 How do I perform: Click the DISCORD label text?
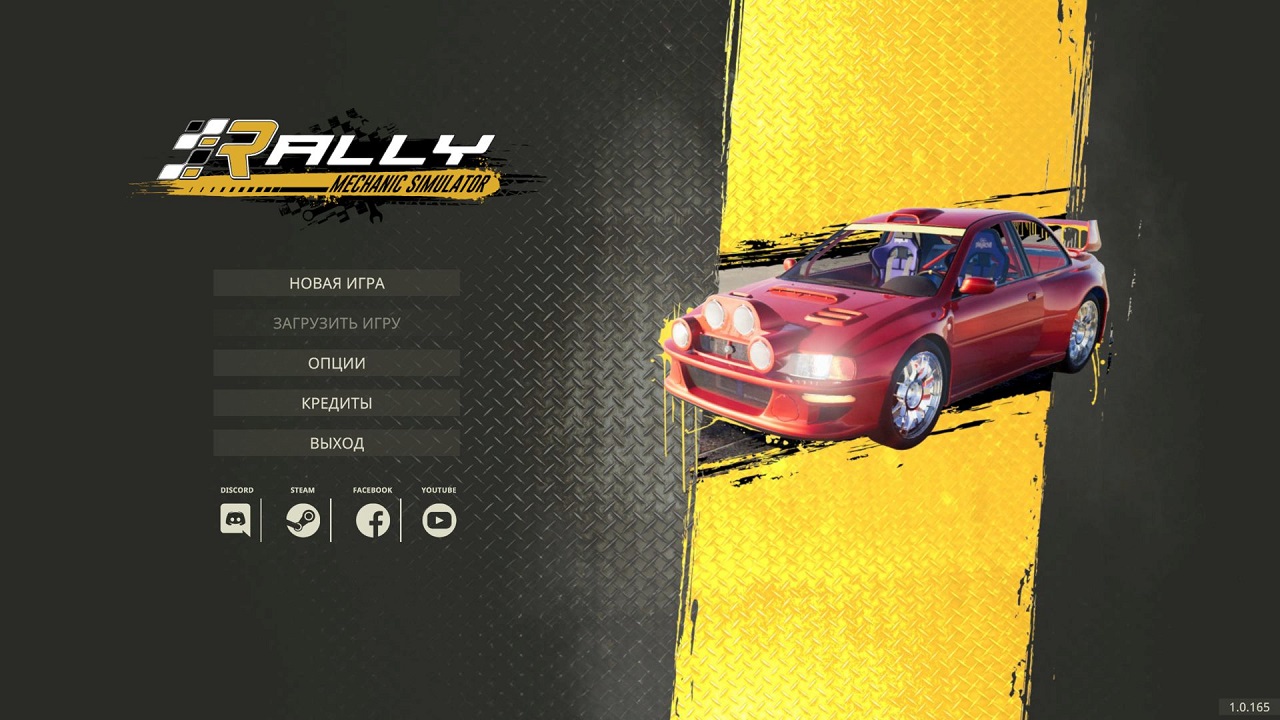(x=235, y=490)
